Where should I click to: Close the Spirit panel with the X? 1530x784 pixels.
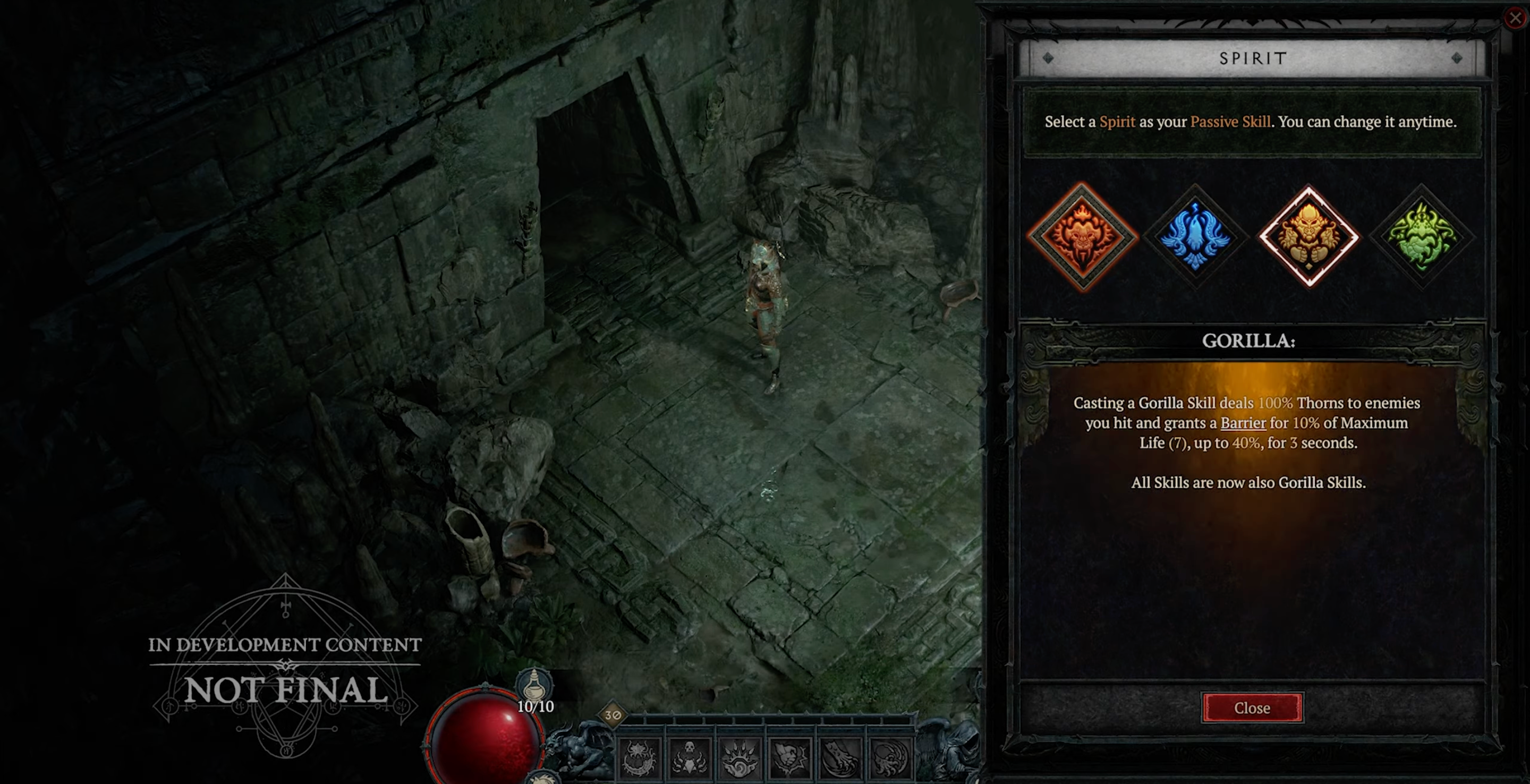1516,18
